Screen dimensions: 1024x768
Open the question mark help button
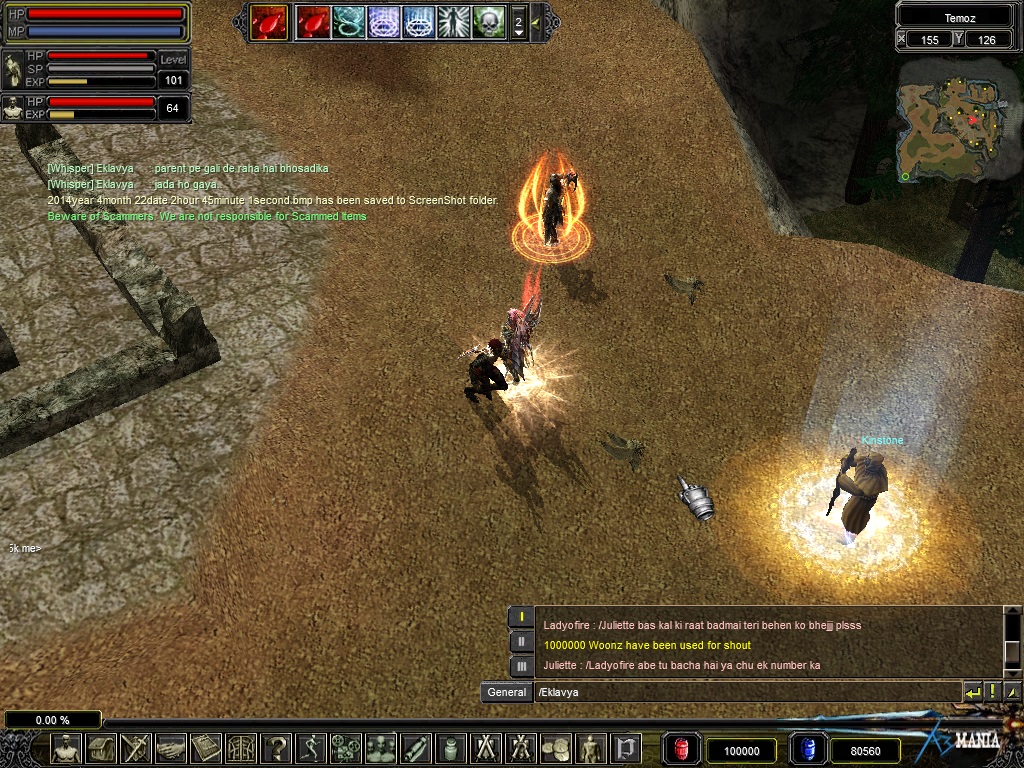pos(276,747)
